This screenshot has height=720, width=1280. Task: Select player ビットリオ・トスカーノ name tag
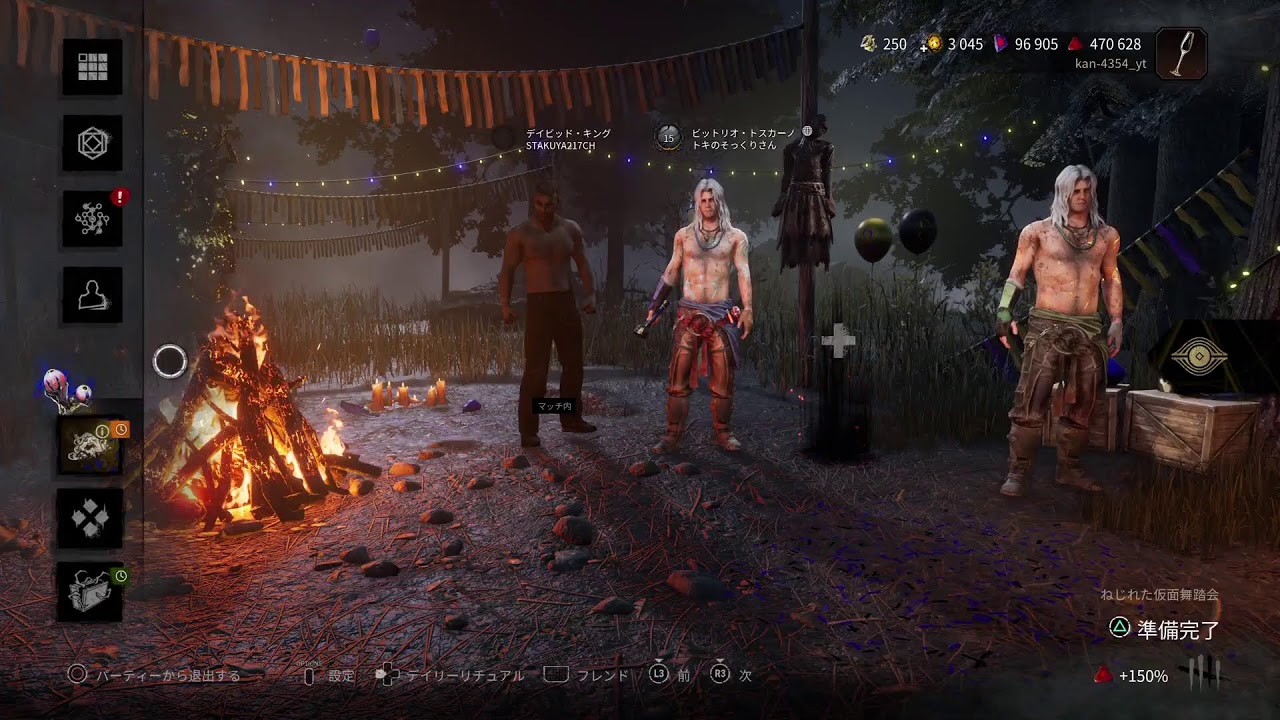[743, 139]
